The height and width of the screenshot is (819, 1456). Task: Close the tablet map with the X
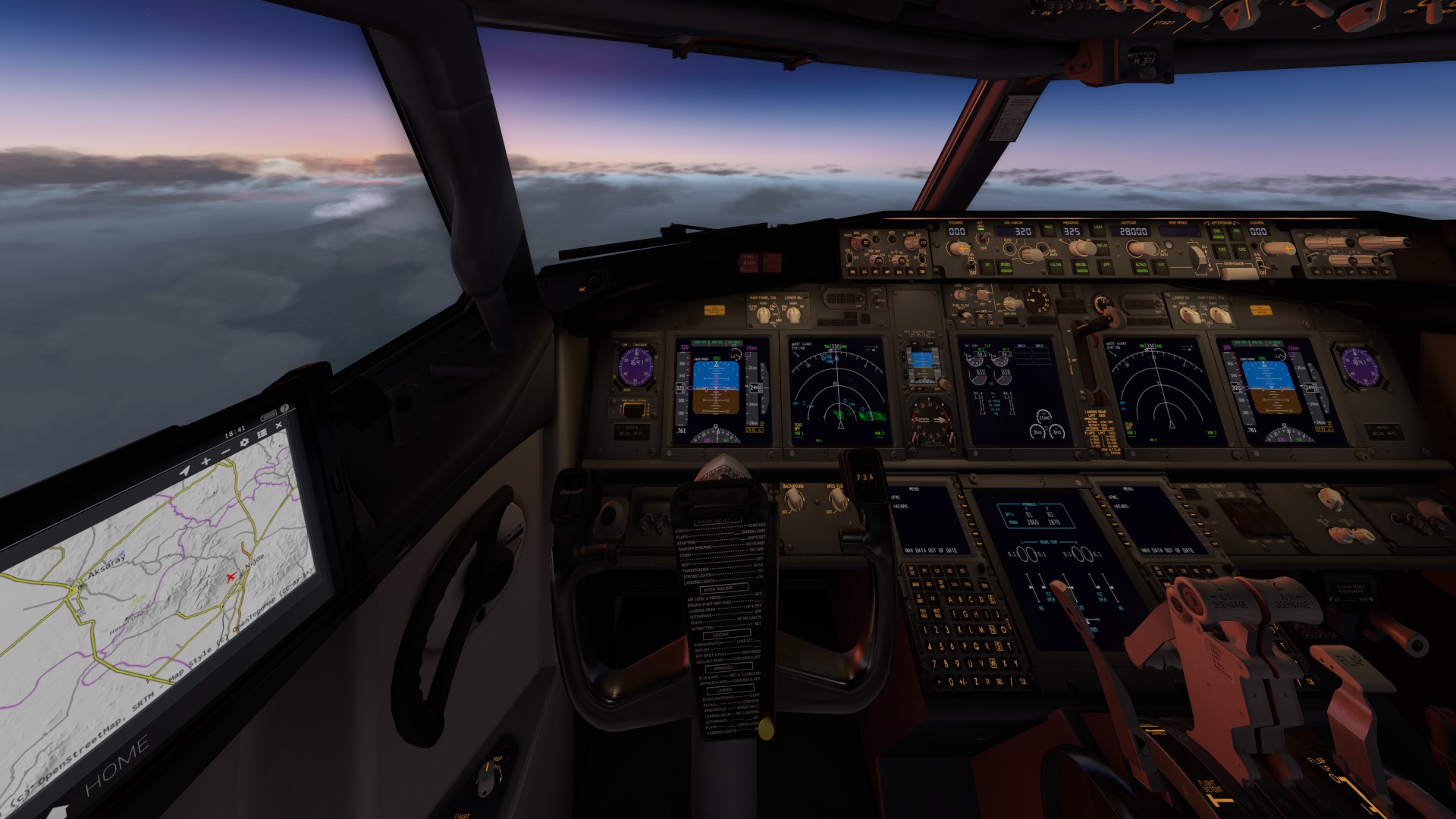[278, 425]
